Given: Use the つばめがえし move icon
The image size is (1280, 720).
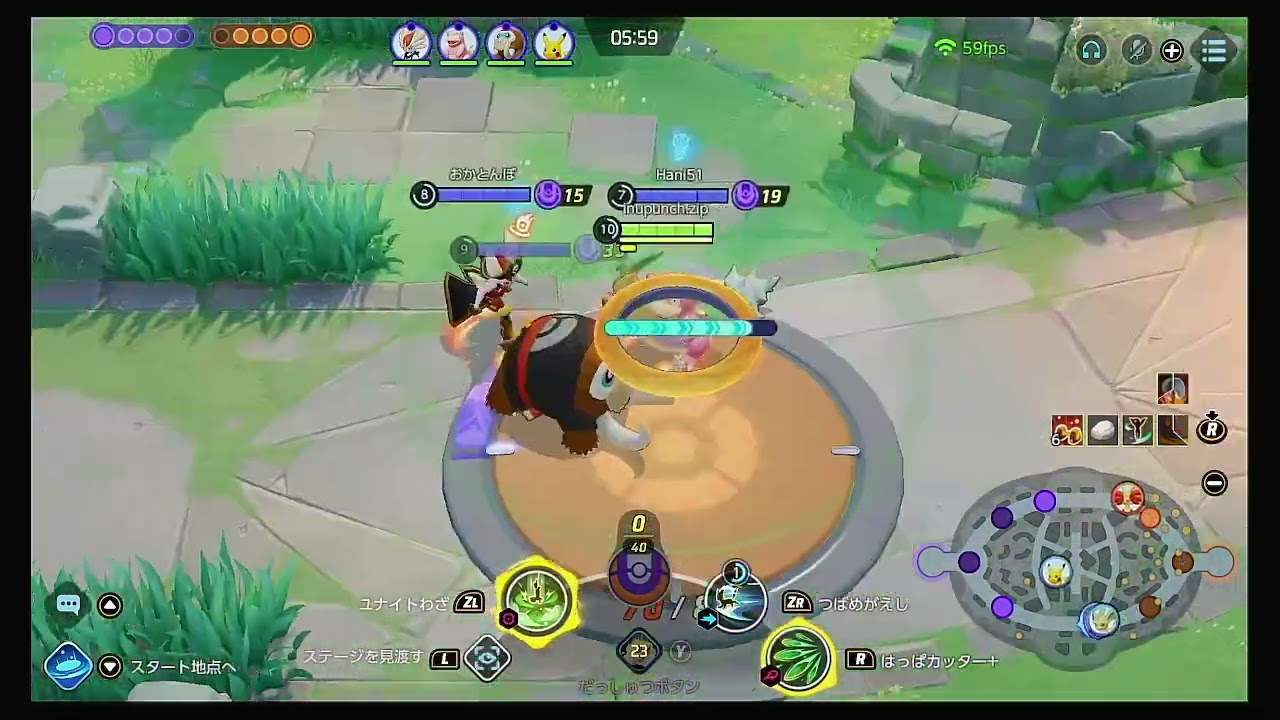Looking at the screenshot, I should tap(736, 600).
